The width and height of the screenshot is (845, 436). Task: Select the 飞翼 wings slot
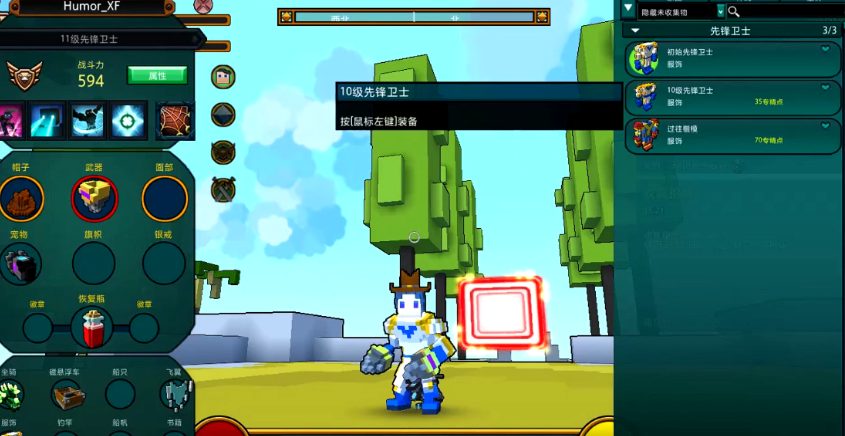pyautogui.click(x=174, y=396)
